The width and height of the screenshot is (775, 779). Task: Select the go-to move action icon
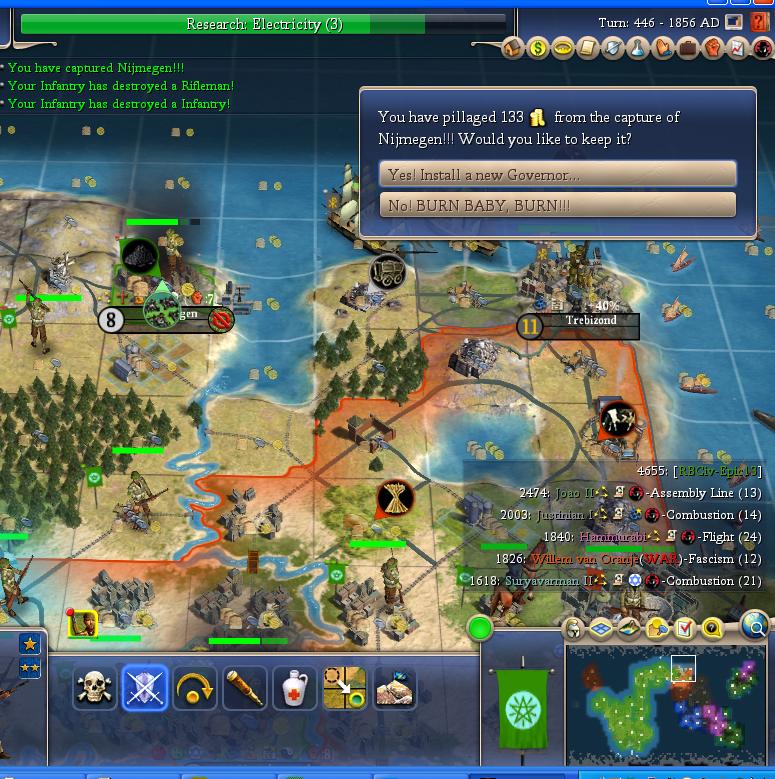pyautogui.click(x=344, y=689)
